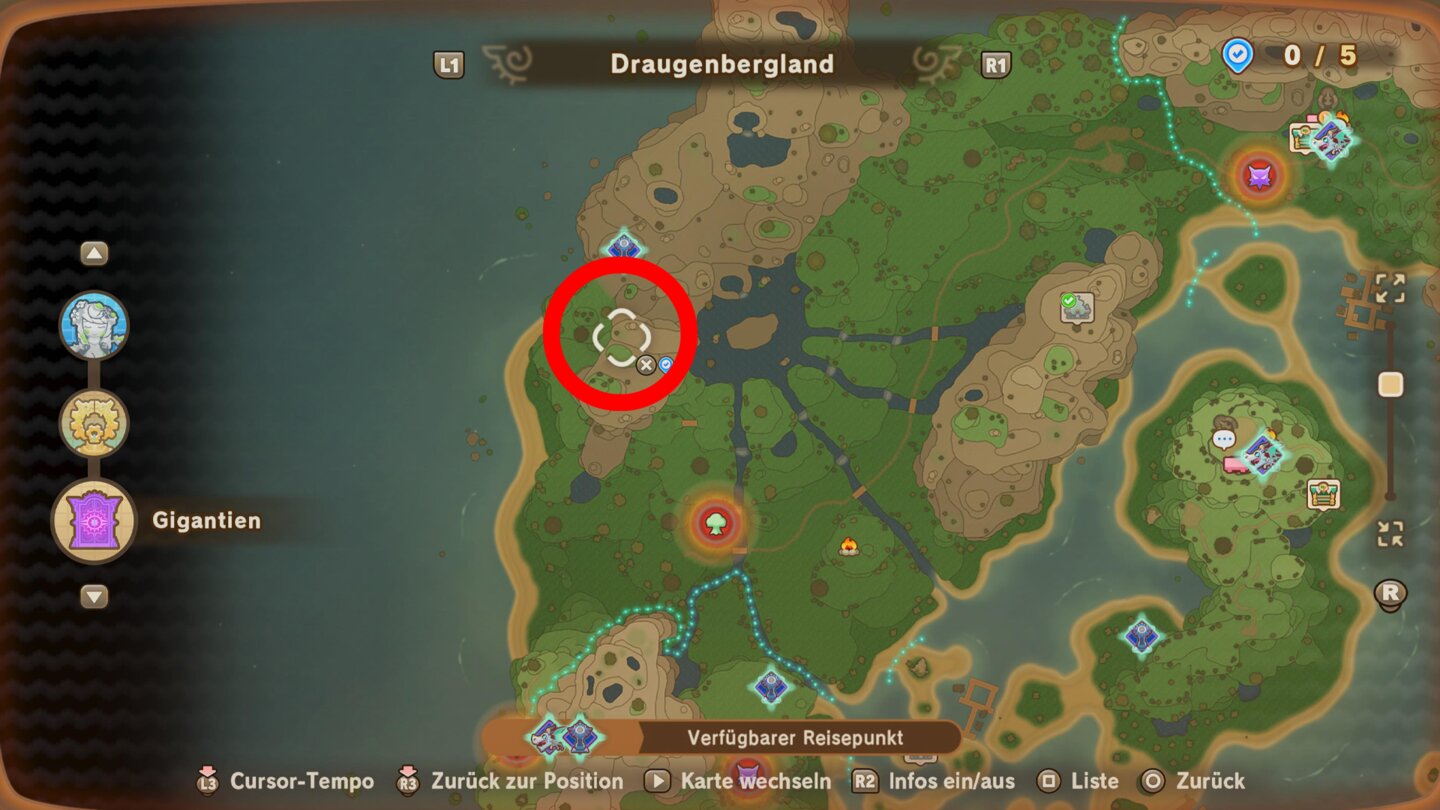Expand the map with the fullscreen arrows icon
1440x810 pixels.
(x=1389, y=288)
